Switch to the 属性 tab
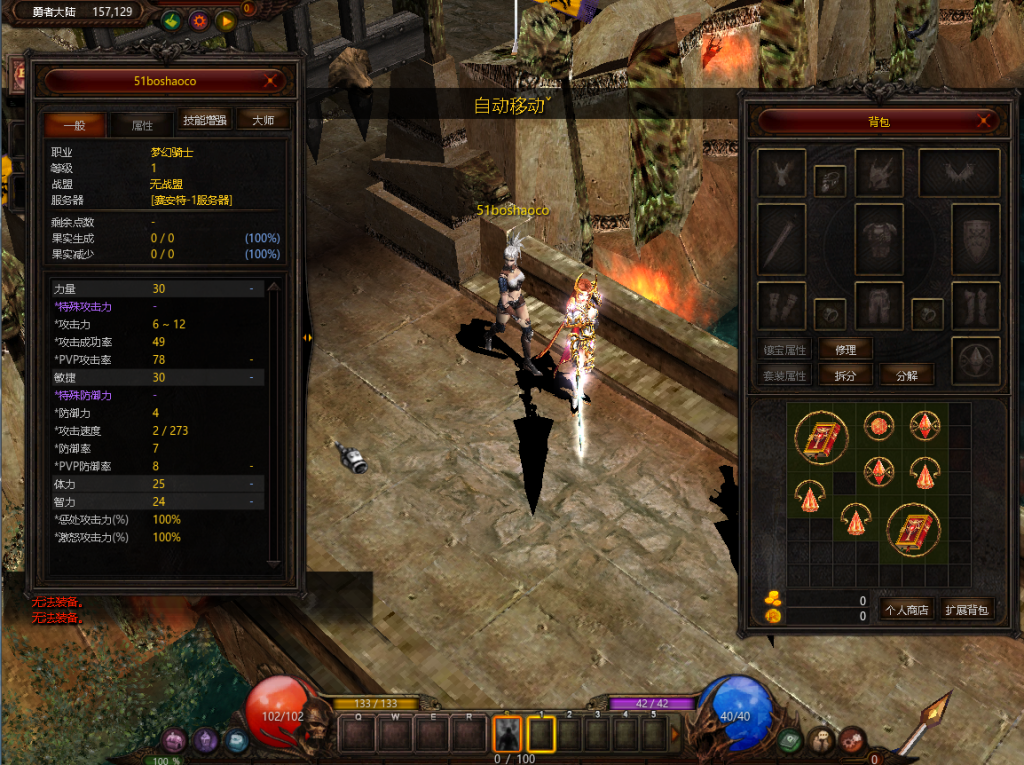Screen dimensions: 1024x765 [x=142, y=125]
